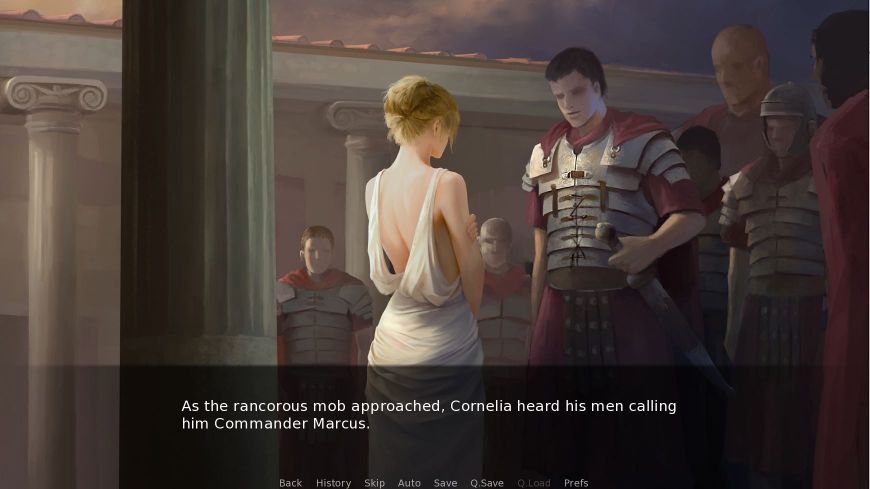The image size is (870, 489).
Task: Open the Save game menu
Action: pyautogui.click(x=445, y=483)
